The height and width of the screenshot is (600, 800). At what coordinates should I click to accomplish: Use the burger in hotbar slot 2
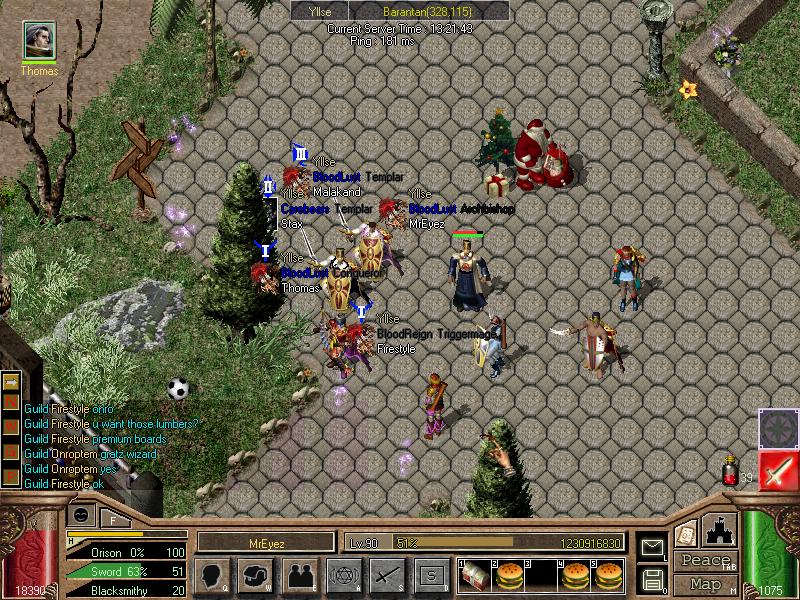510,575
